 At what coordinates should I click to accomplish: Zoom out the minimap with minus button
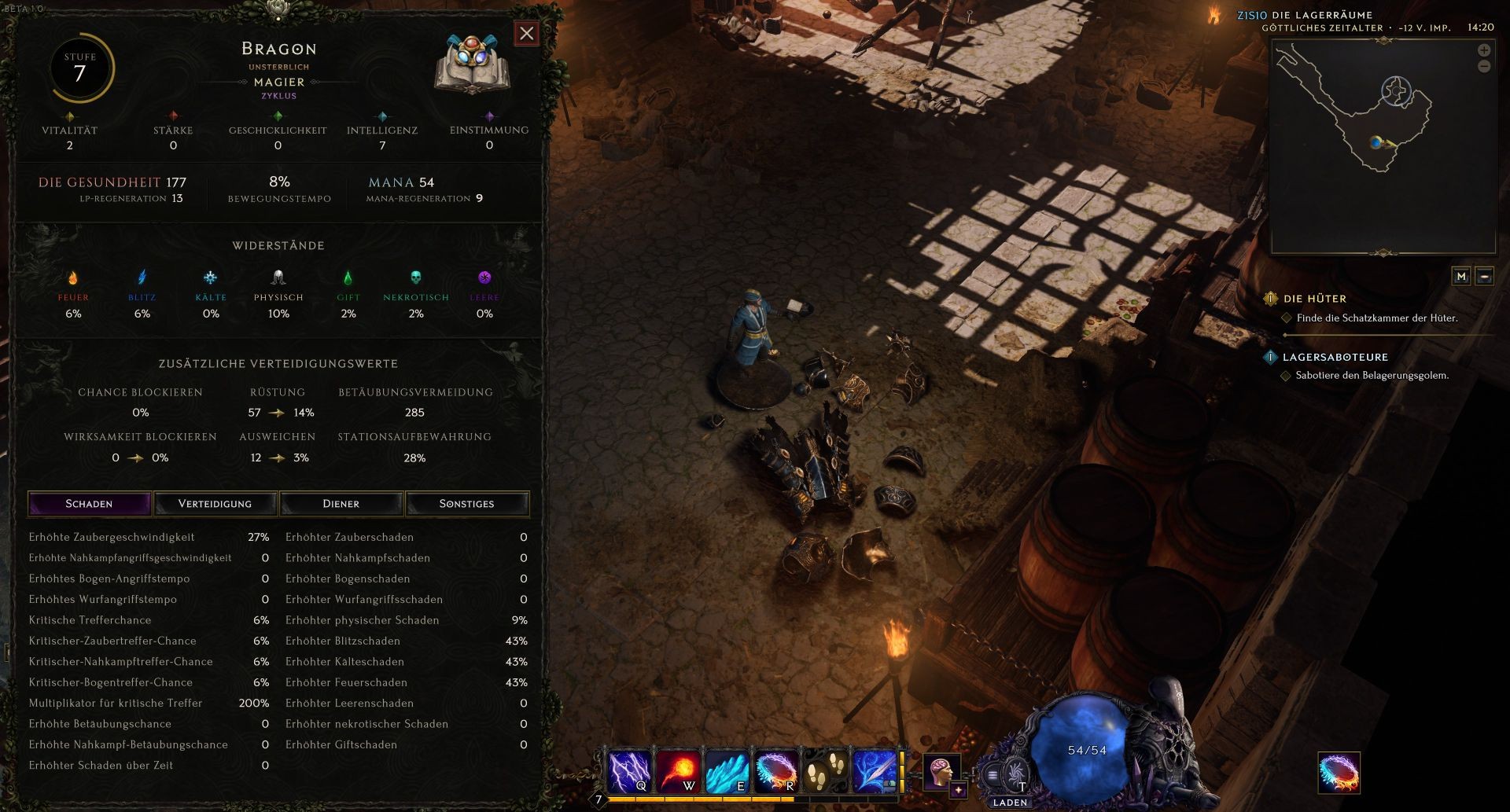[x=1484, y=67]
